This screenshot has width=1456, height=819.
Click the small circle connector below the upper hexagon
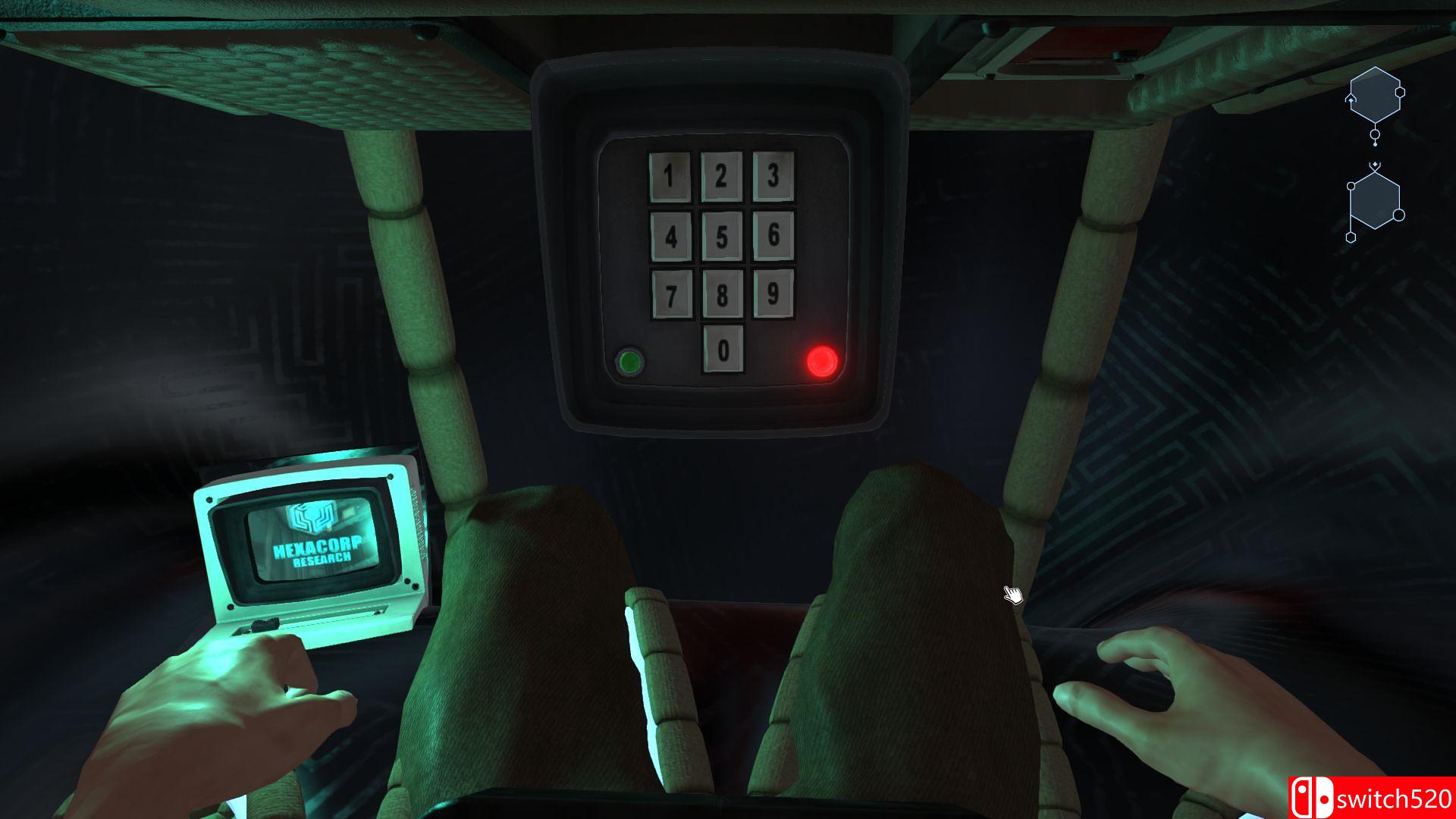tap(1375, 135)
